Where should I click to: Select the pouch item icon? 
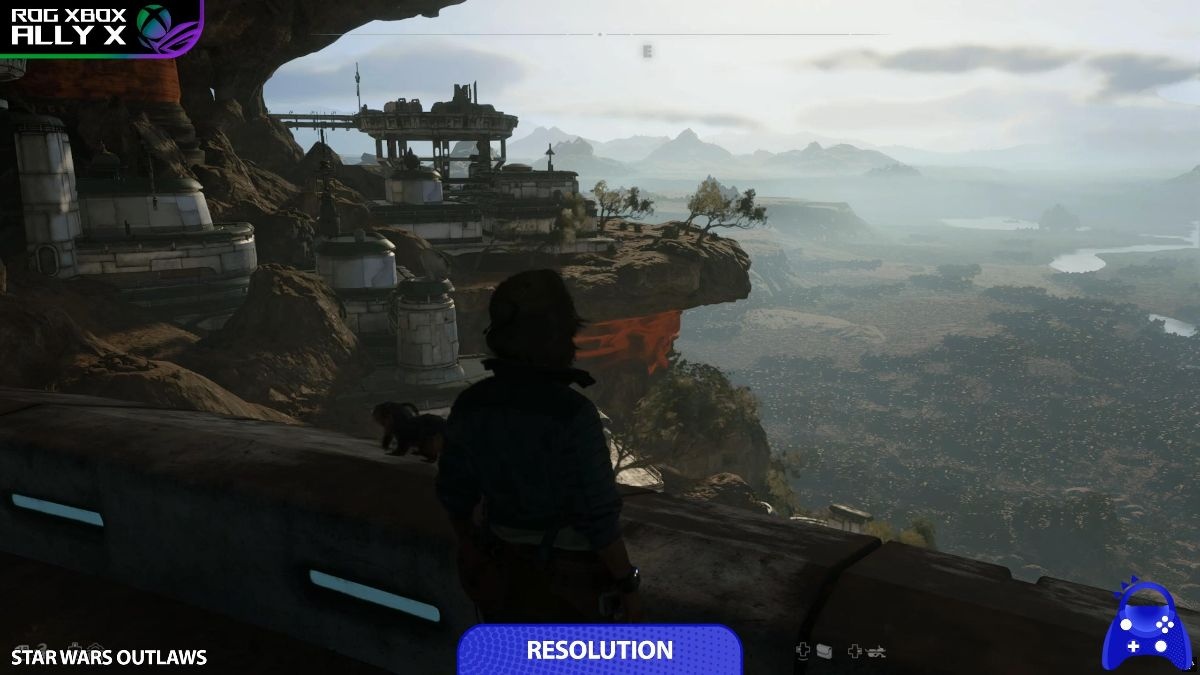(825, 651)
